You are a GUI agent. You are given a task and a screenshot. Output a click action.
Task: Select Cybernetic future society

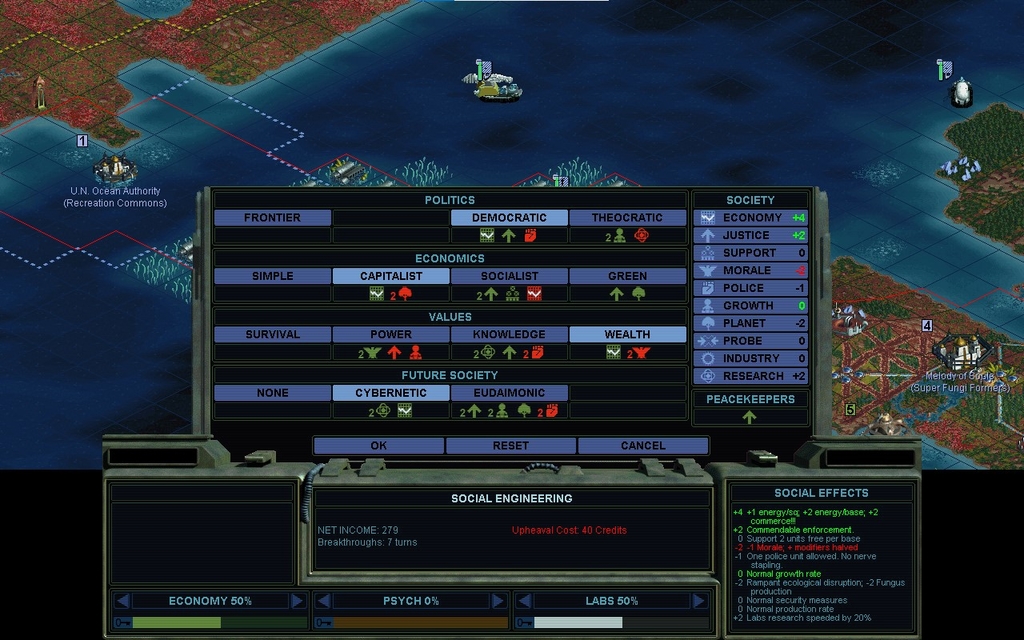(x=391, y=393)
